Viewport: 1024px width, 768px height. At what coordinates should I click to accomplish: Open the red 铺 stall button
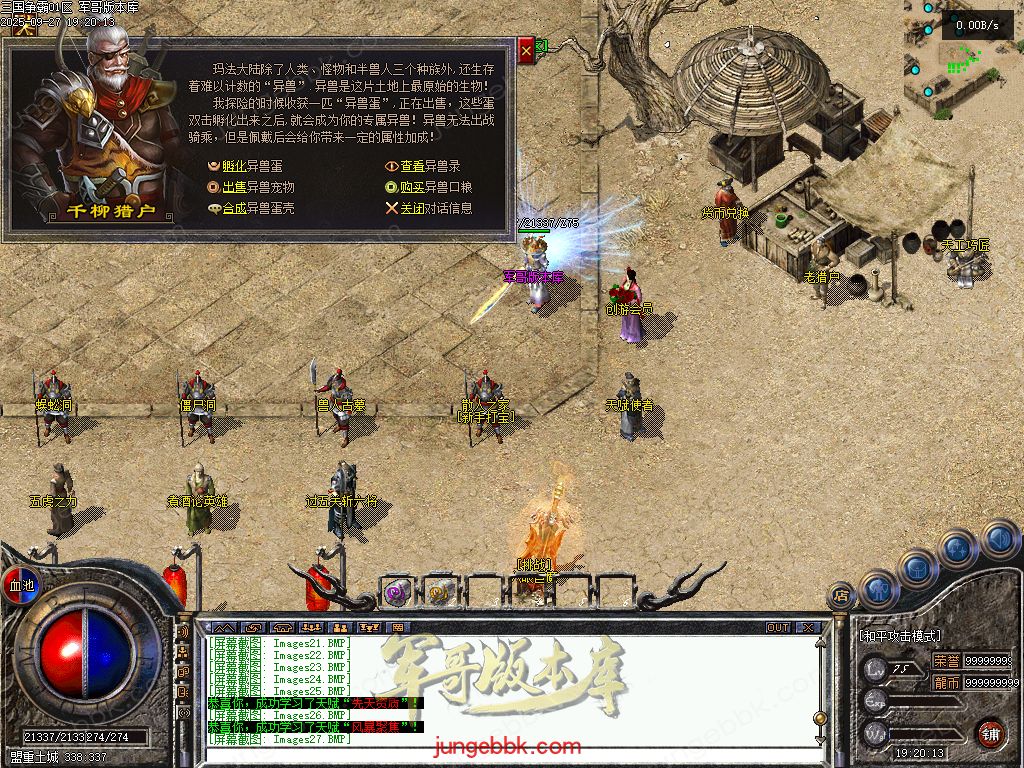[x=991, y=733]
